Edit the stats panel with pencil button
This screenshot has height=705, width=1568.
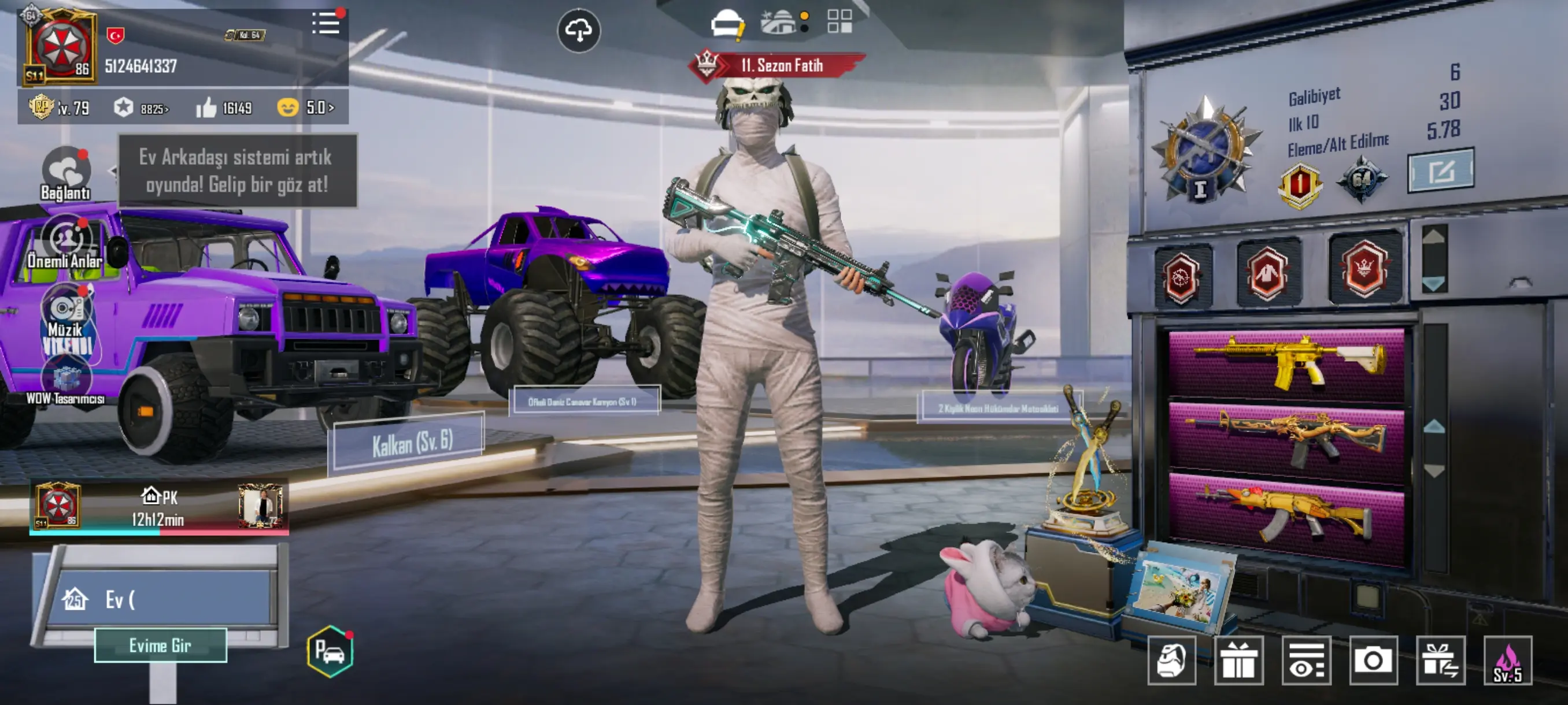point(1440,171)
